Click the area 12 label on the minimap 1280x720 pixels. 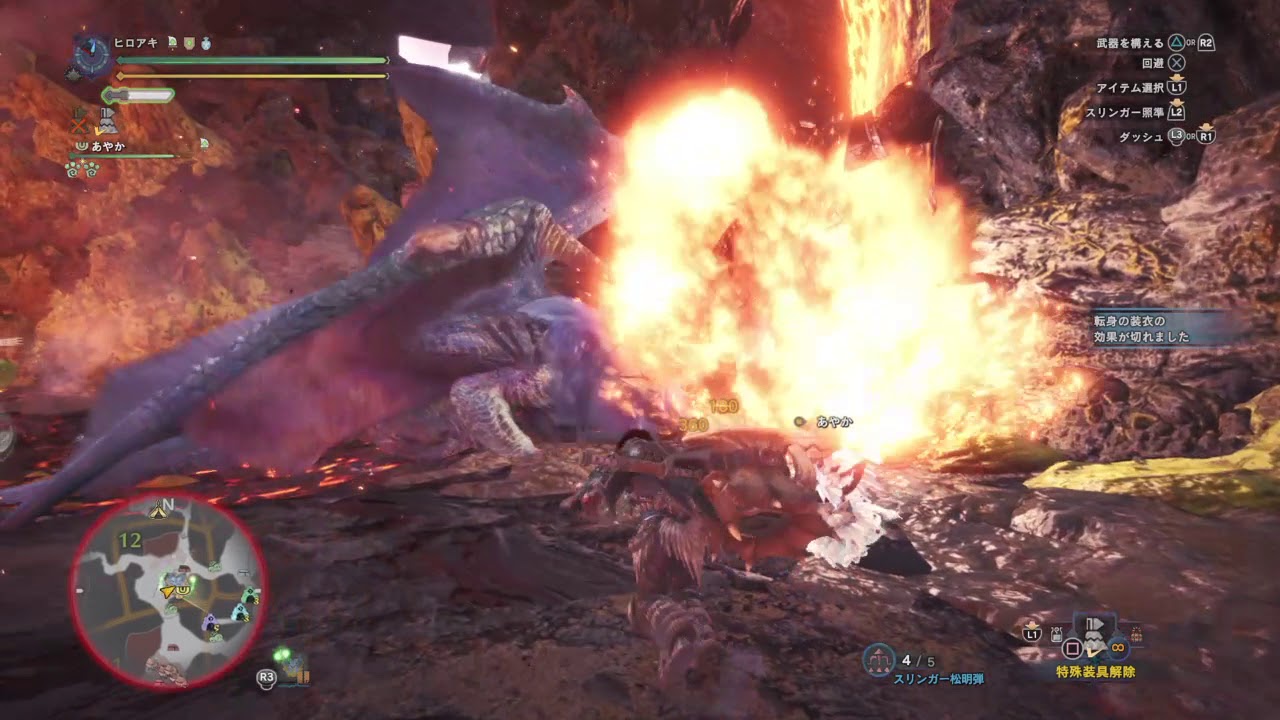pyautogui.click(x=130, y=541)
